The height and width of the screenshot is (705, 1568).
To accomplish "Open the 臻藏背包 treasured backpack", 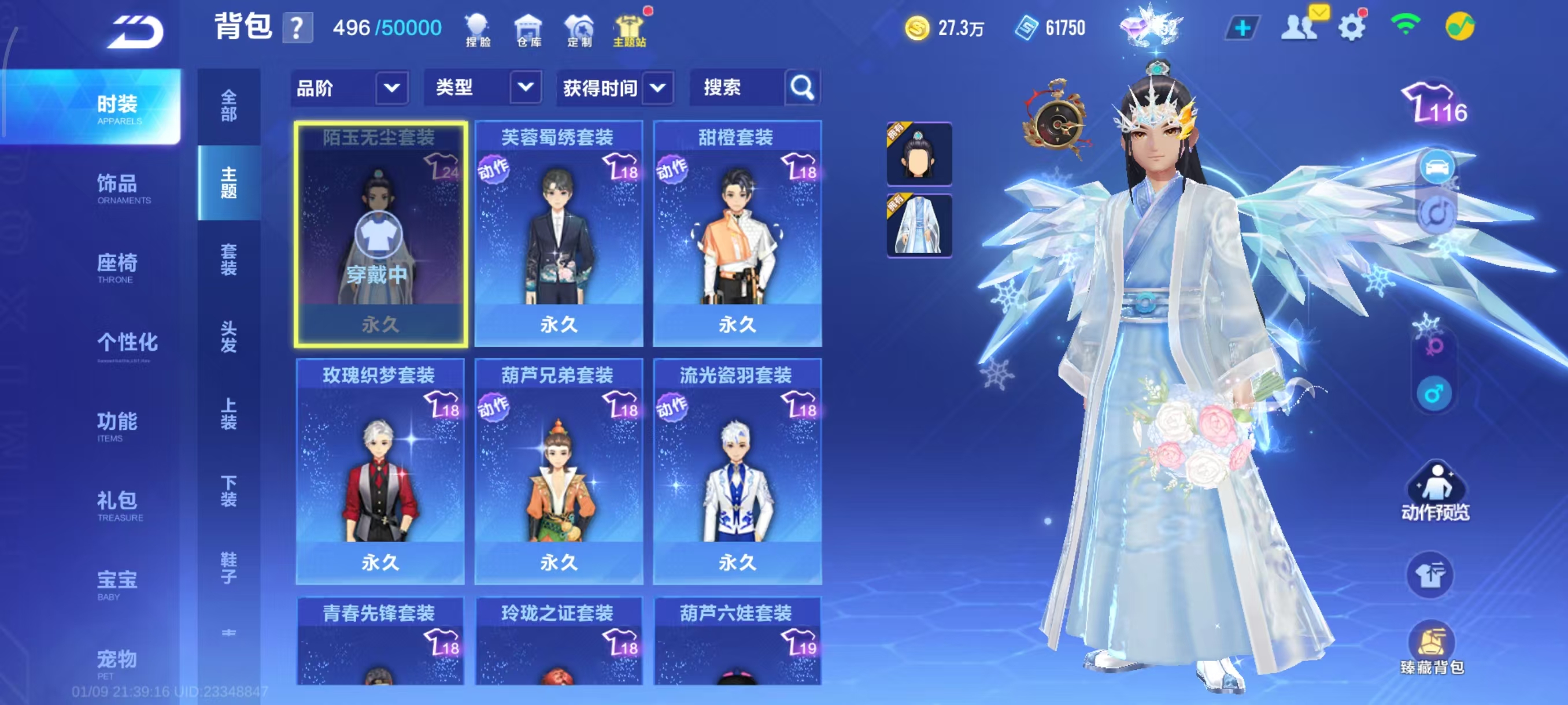I will [1432, 648].
